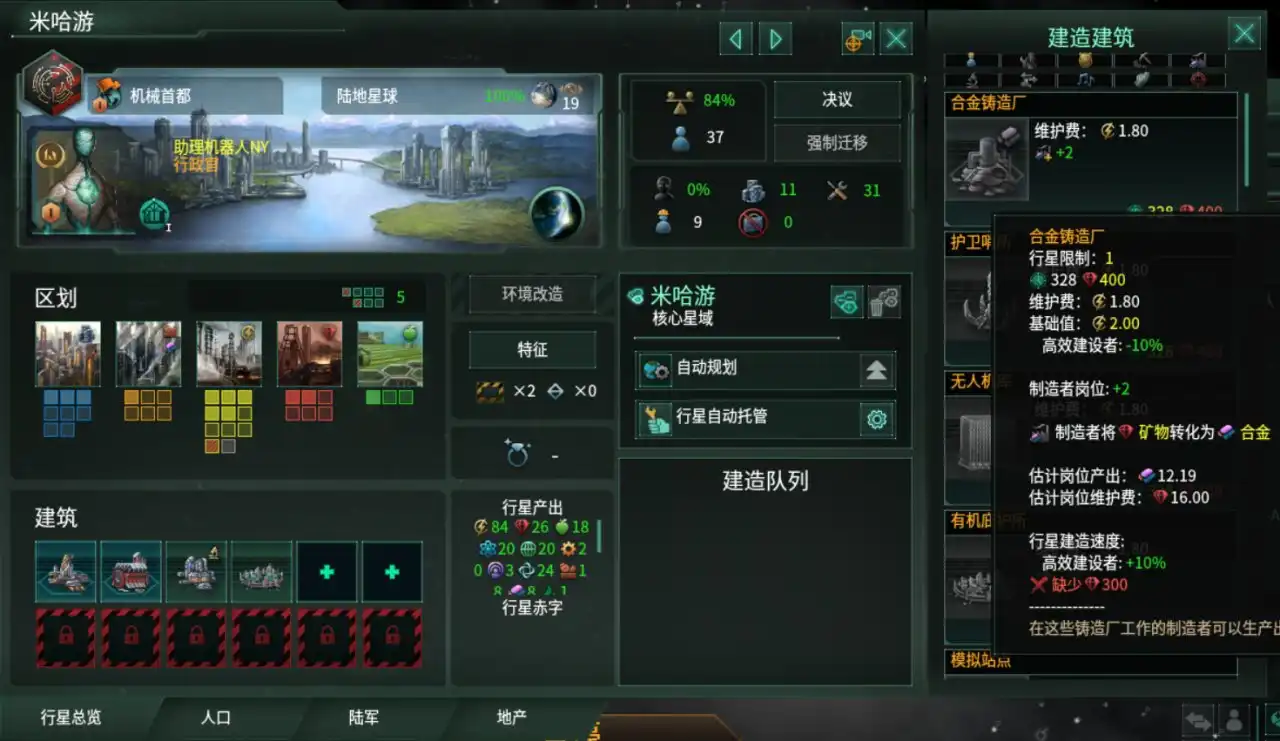Image resolution: width=1280 pixels, height=741 pixels.
Task: Switch to the 地产 tab
Action: 510,718
